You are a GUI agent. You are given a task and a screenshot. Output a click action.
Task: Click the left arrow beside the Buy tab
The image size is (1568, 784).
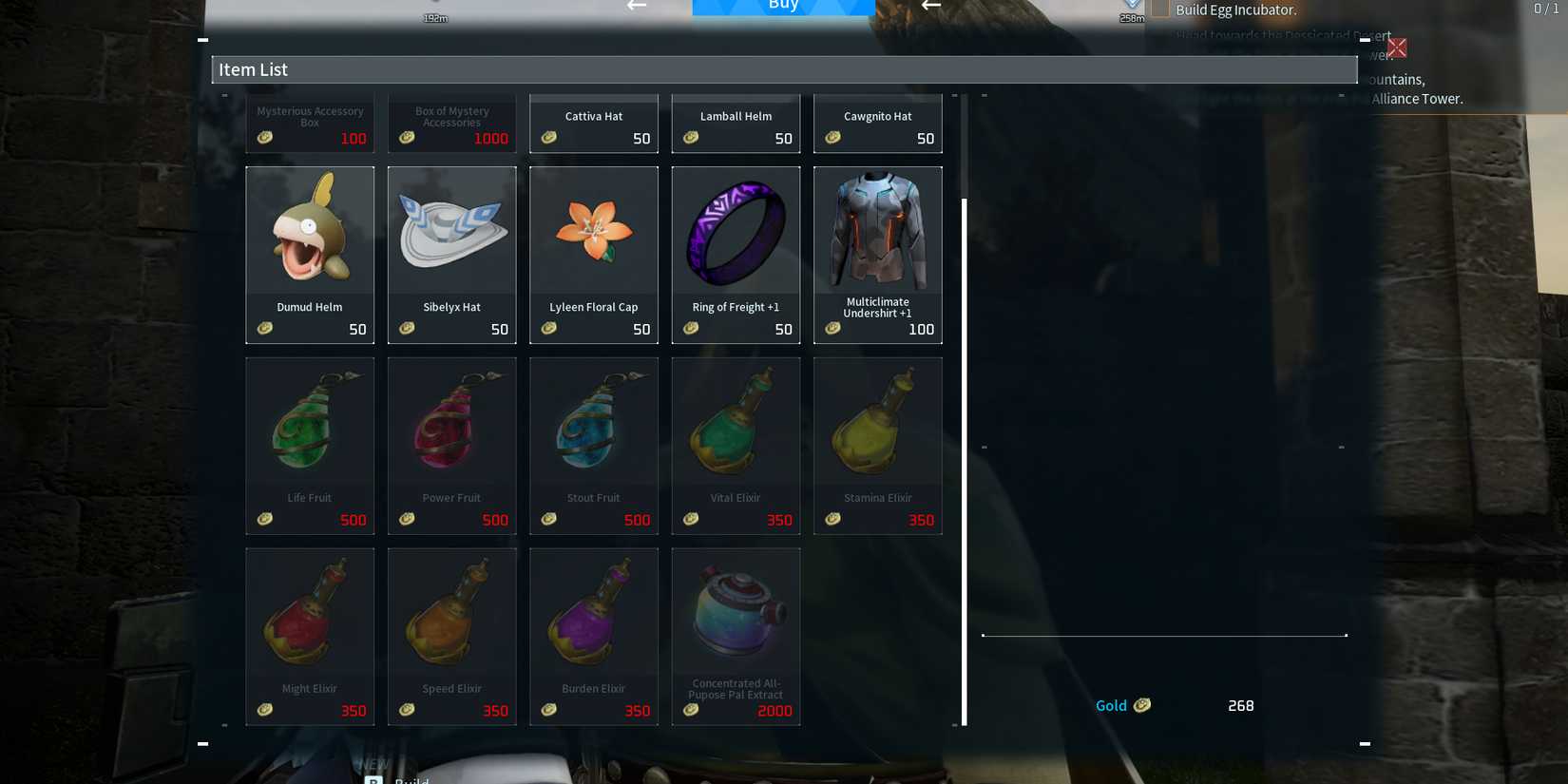(x=635, y=6)
